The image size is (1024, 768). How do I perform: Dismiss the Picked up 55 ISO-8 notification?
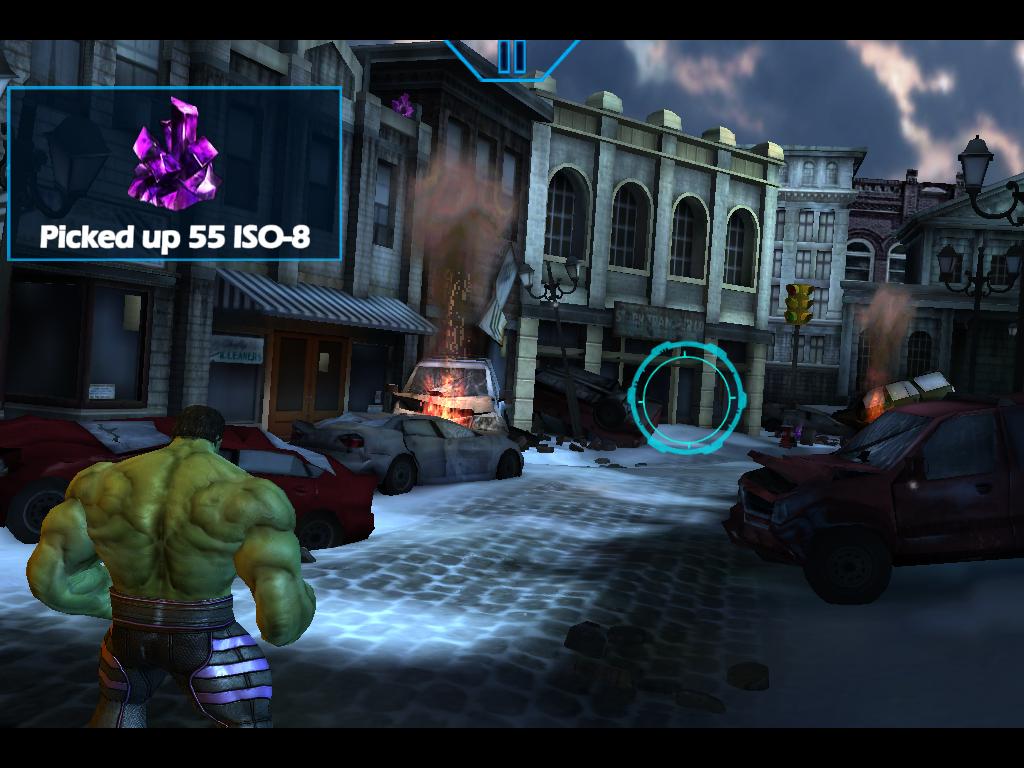(175, 174)
